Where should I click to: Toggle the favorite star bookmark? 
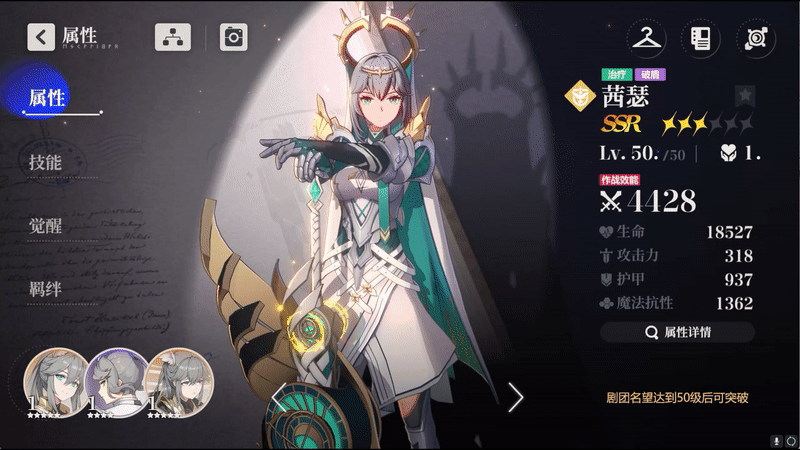click(x=745, y=96)
